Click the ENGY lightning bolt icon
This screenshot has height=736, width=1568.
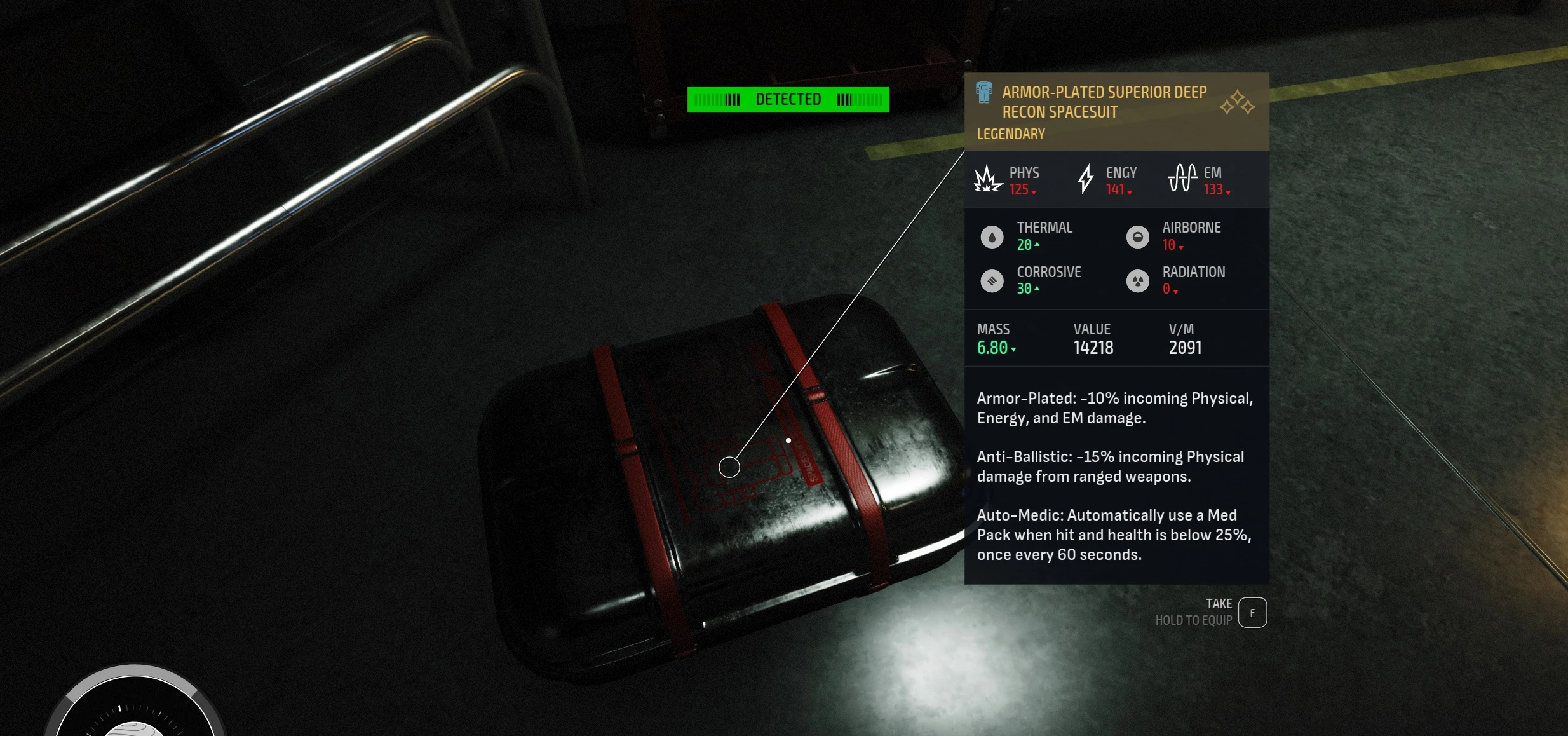(x=1085, y=179)
